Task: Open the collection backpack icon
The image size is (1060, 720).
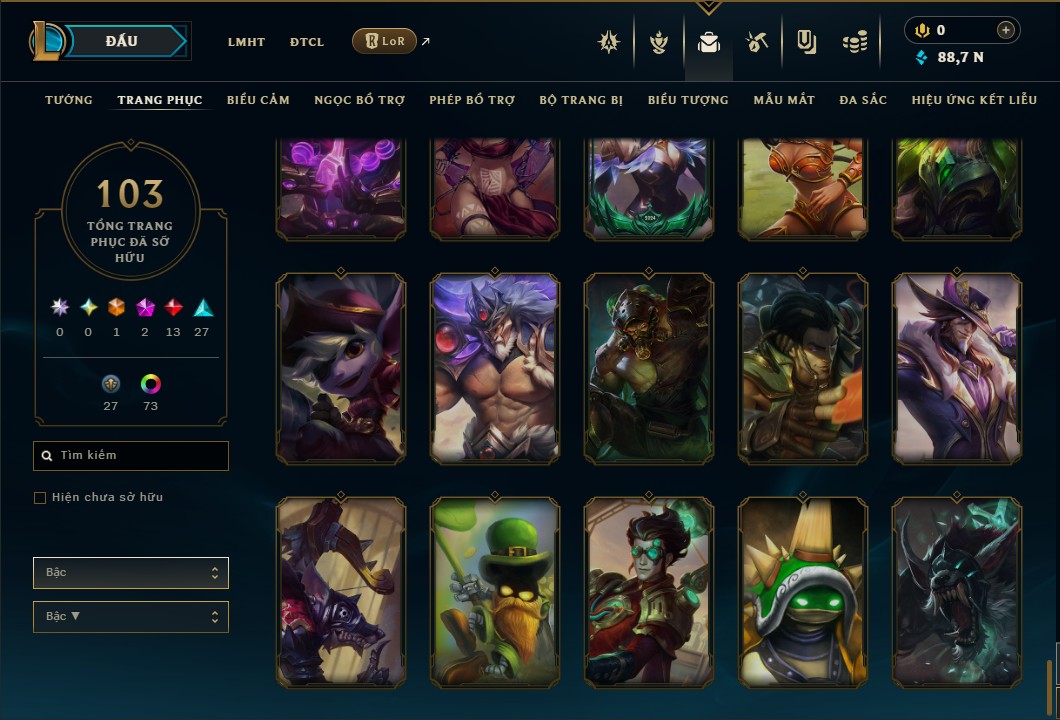Action: [x=709, y=42]
